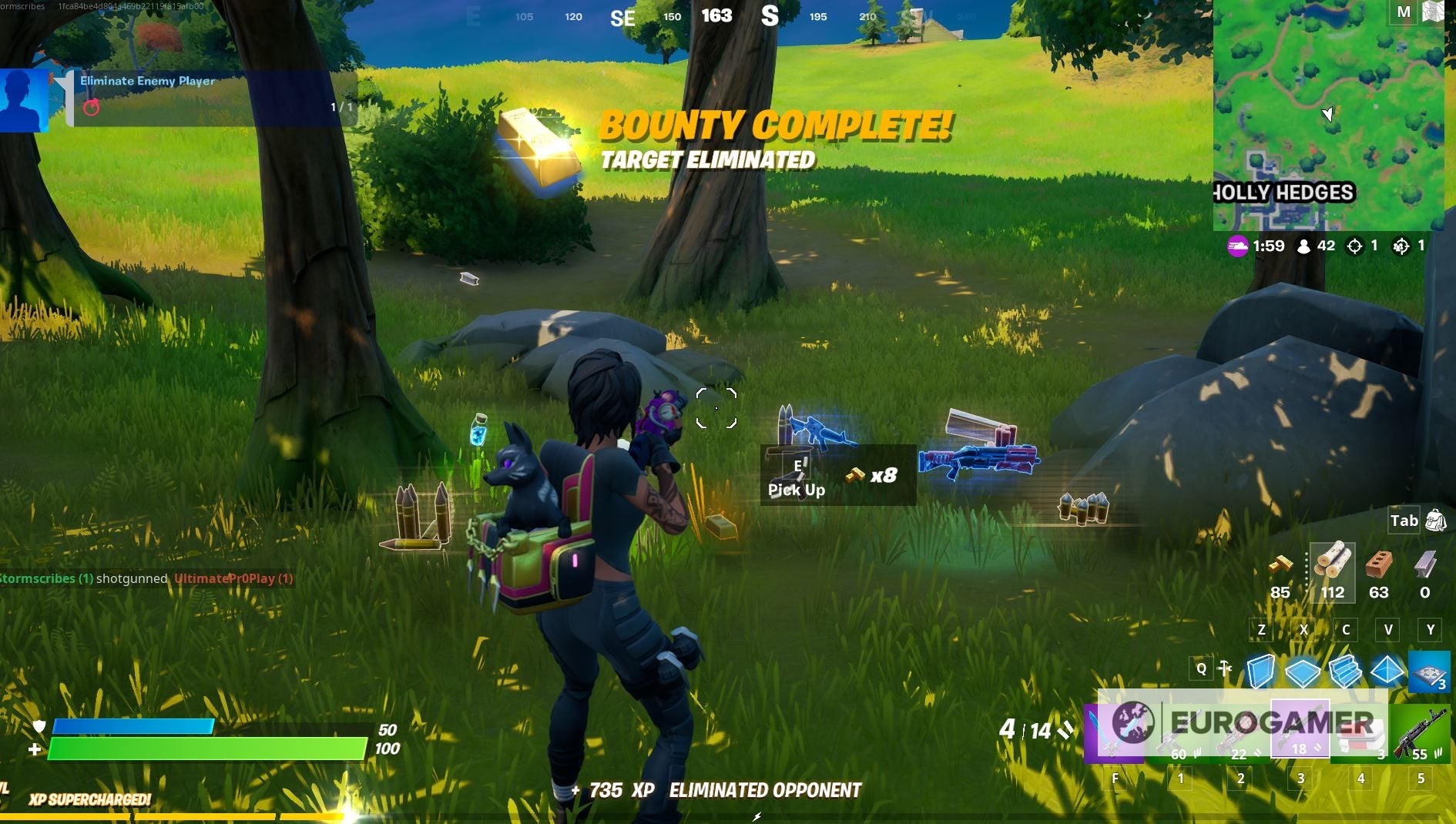Viewport: 1456px width, 824px height.
Task: Select the wood material showing 112
Action: [x=1335, y=574]
